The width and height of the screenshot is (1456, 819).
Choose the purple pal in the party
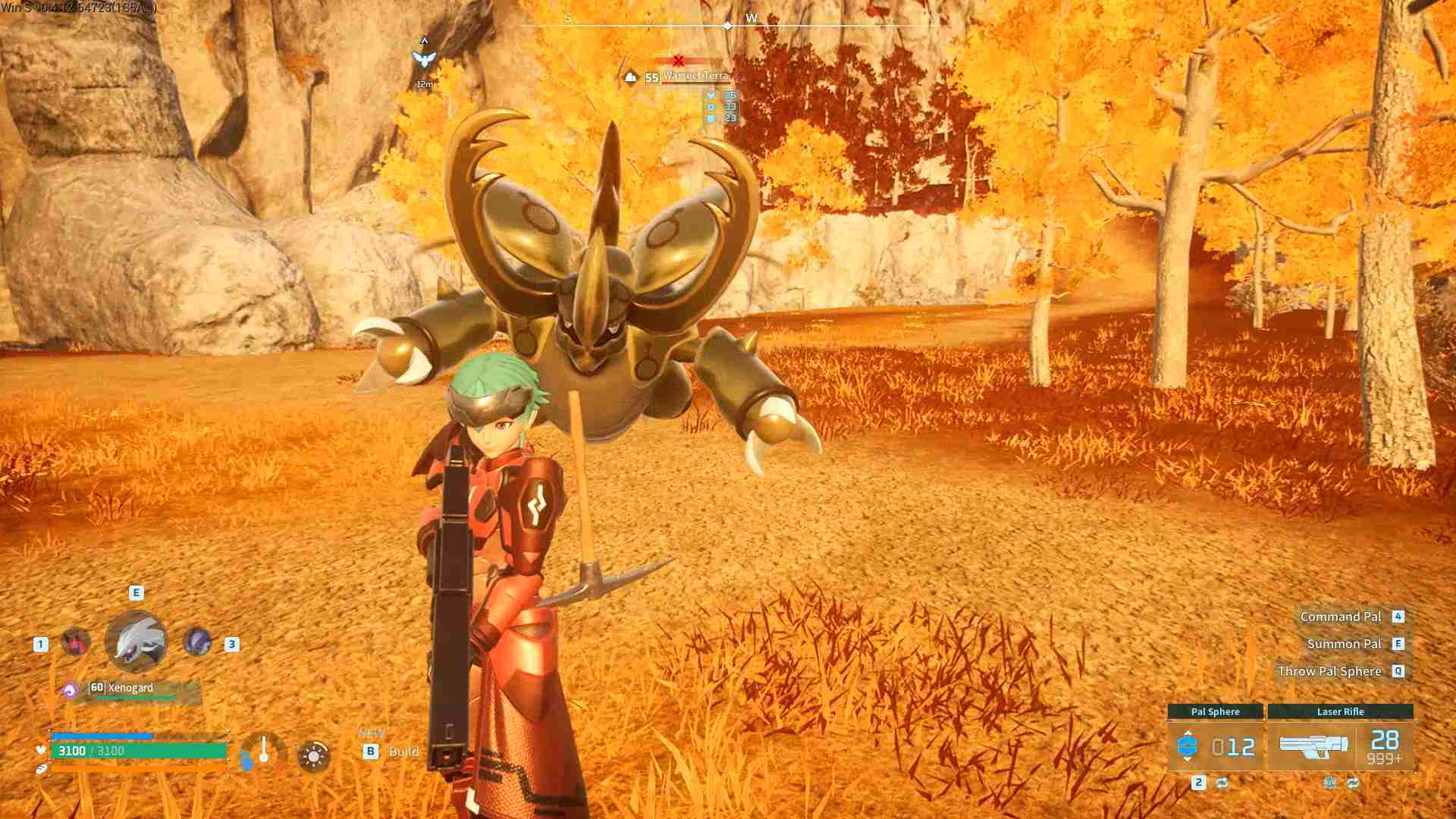tap(198, 642)
